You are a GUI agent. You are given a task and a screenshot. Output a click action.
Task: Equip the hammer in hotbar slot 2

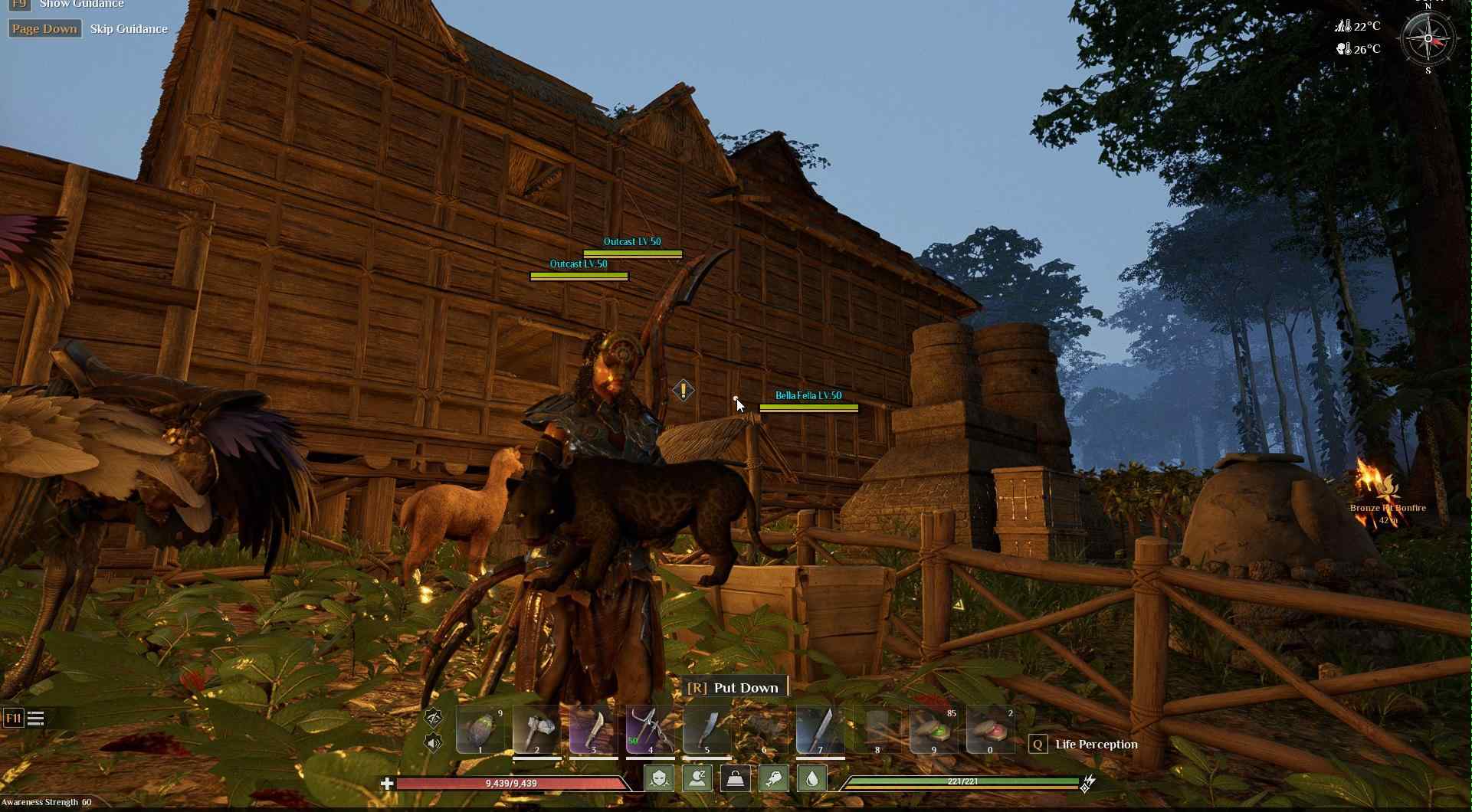[536, 730]
